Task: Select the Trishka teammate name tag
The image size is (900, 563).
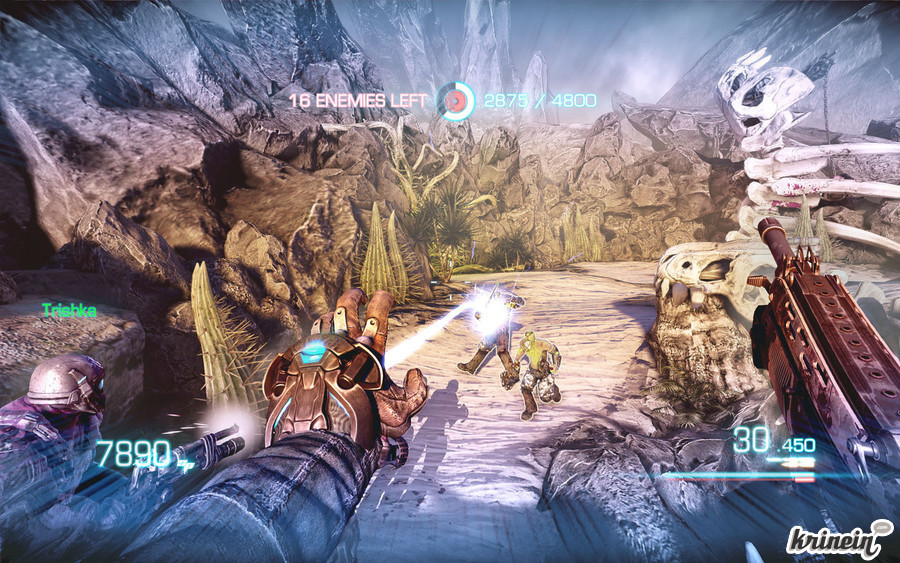Action: (x=69, y=311)
